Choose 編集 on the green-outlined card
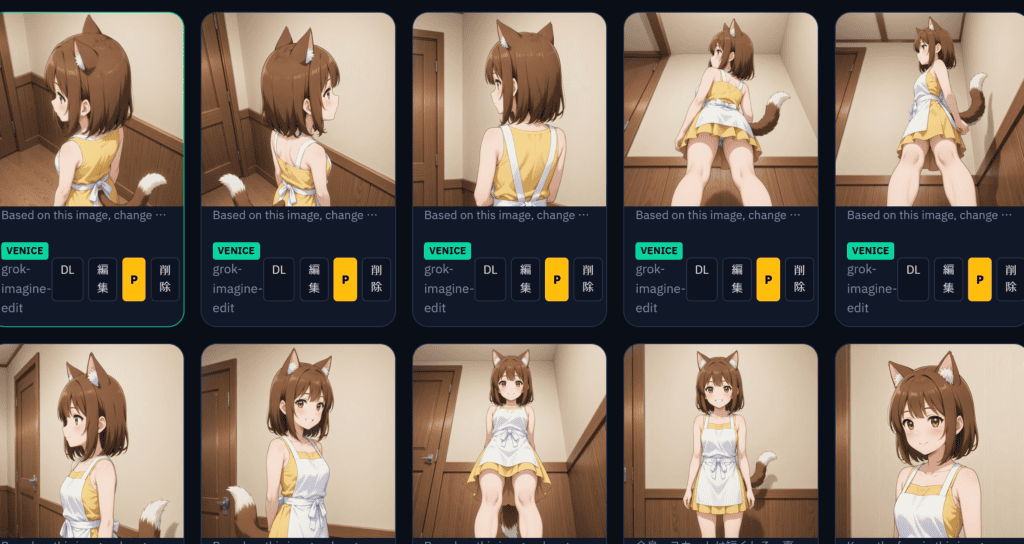This screenshot has width=1024, height=544. pyautogui.click(x=103, y=279)
